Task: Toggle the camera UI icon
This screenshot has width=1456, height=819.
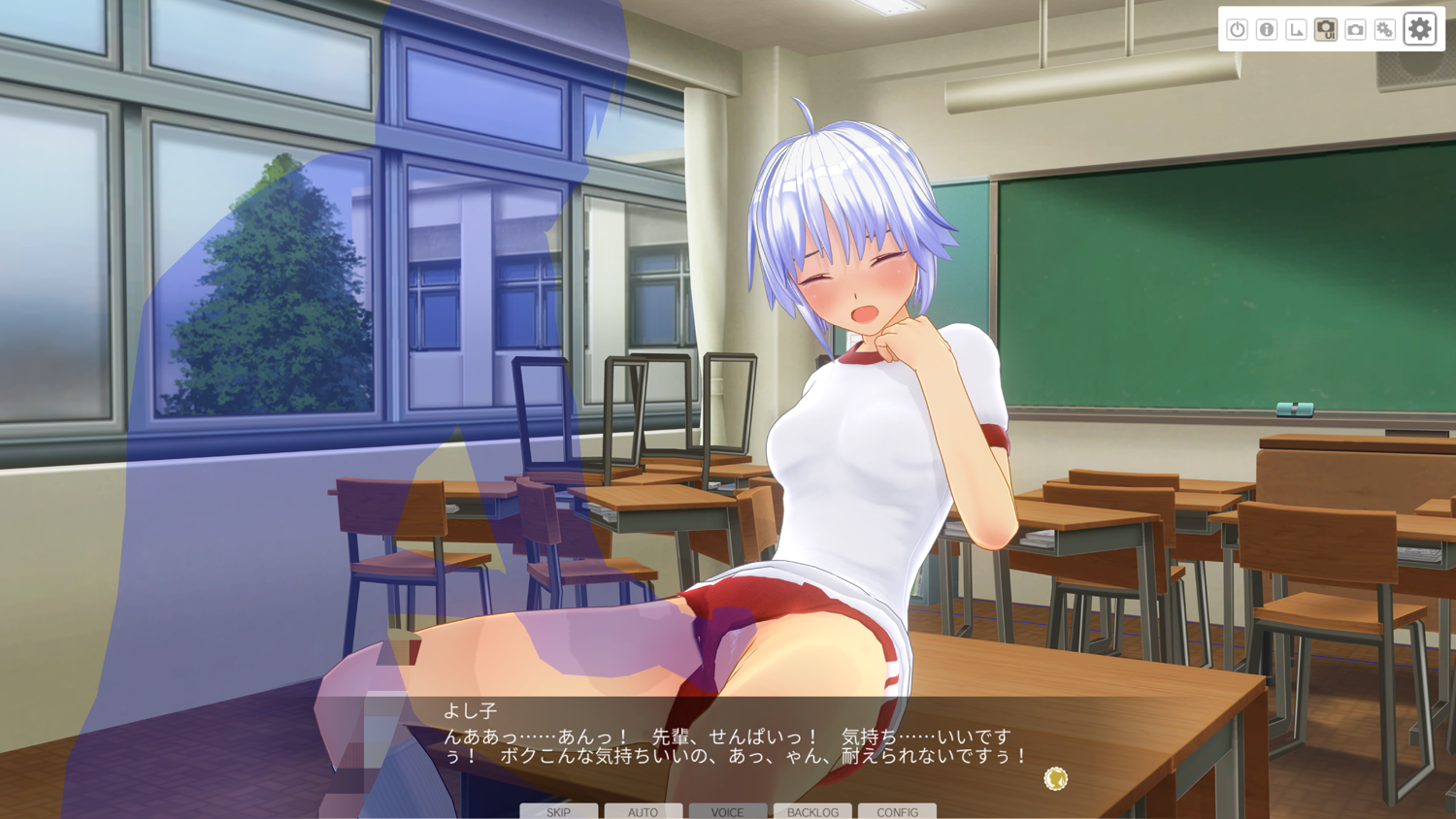Action: pyautogui.click(x=1326, y=30)
